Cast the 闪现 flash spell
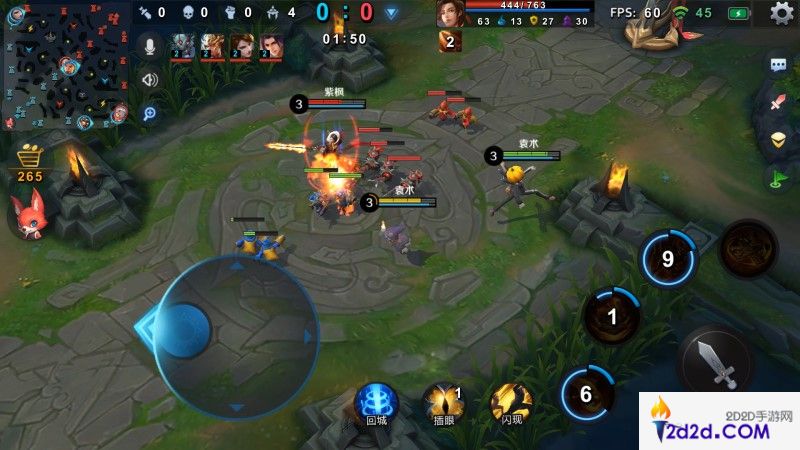800x450 pixels. 511,401
